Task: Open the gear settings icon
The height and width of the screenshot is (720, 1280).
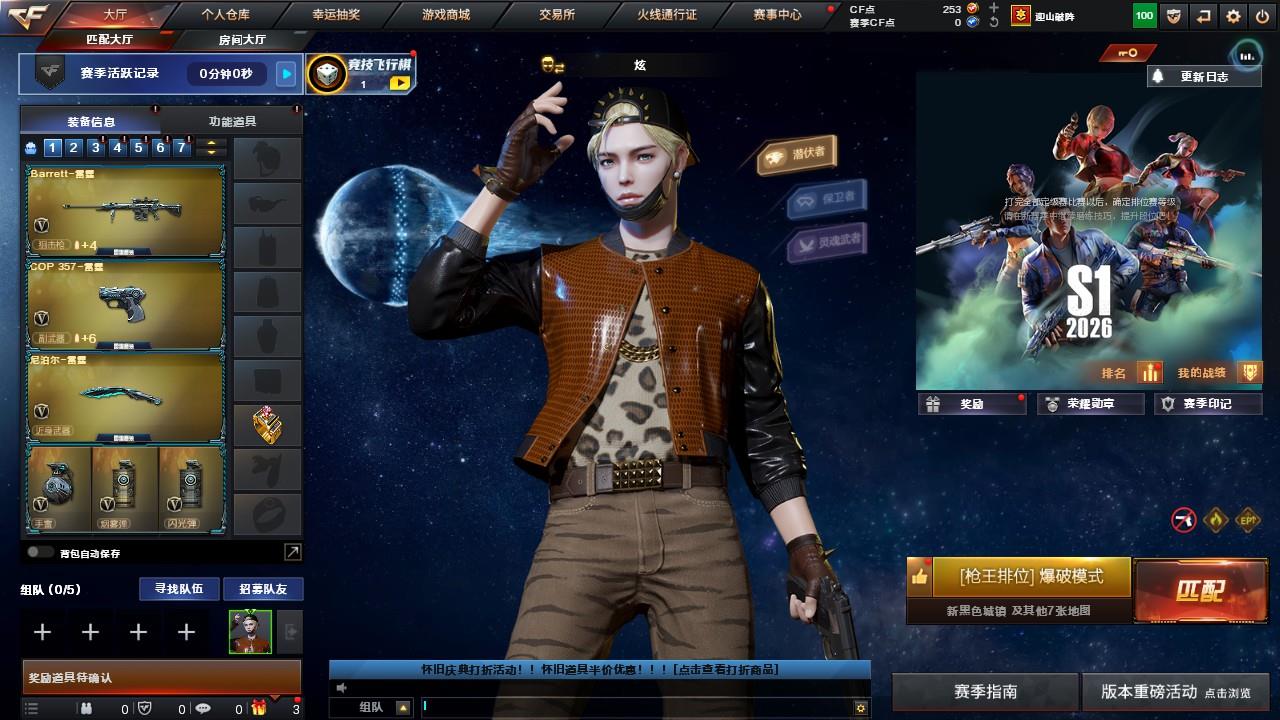Action: point(1233,16)
